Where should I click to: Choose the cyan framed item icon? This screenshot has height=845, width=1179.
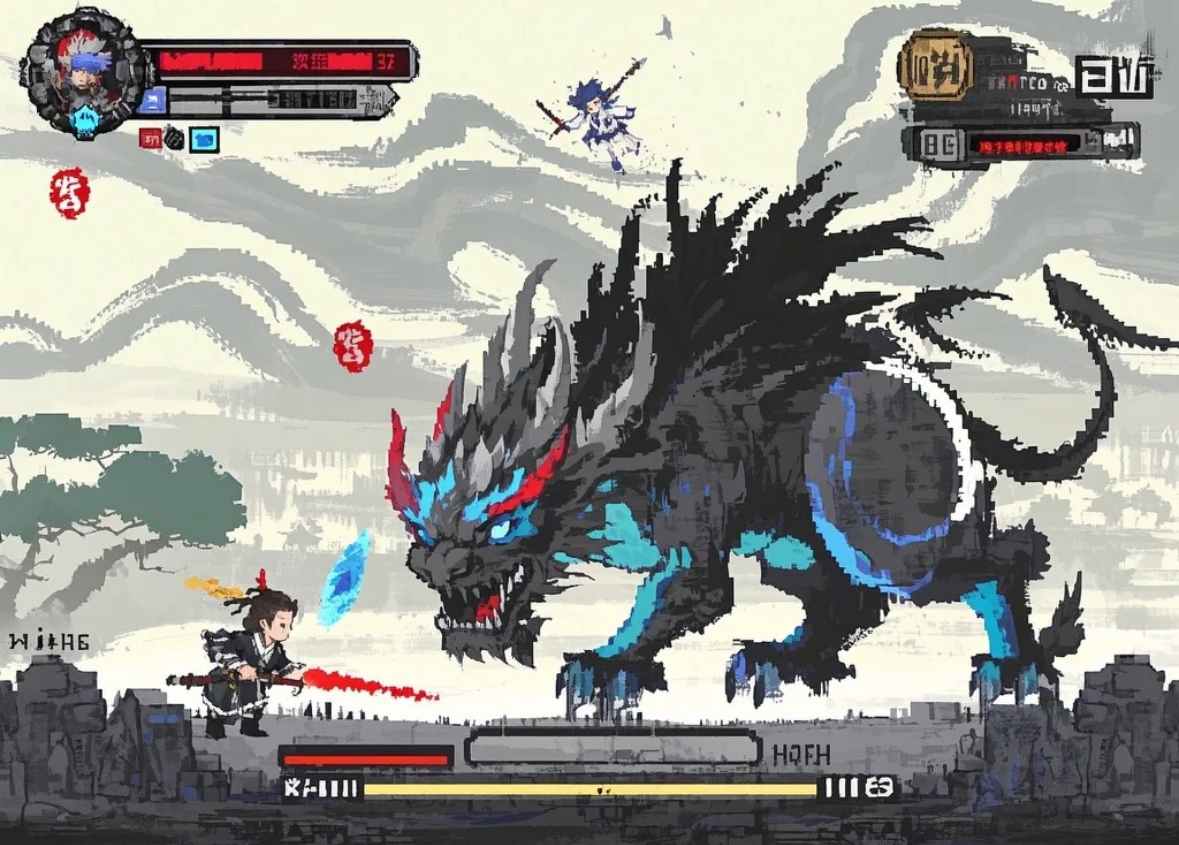pyautogui.click(x=204, y=138)
